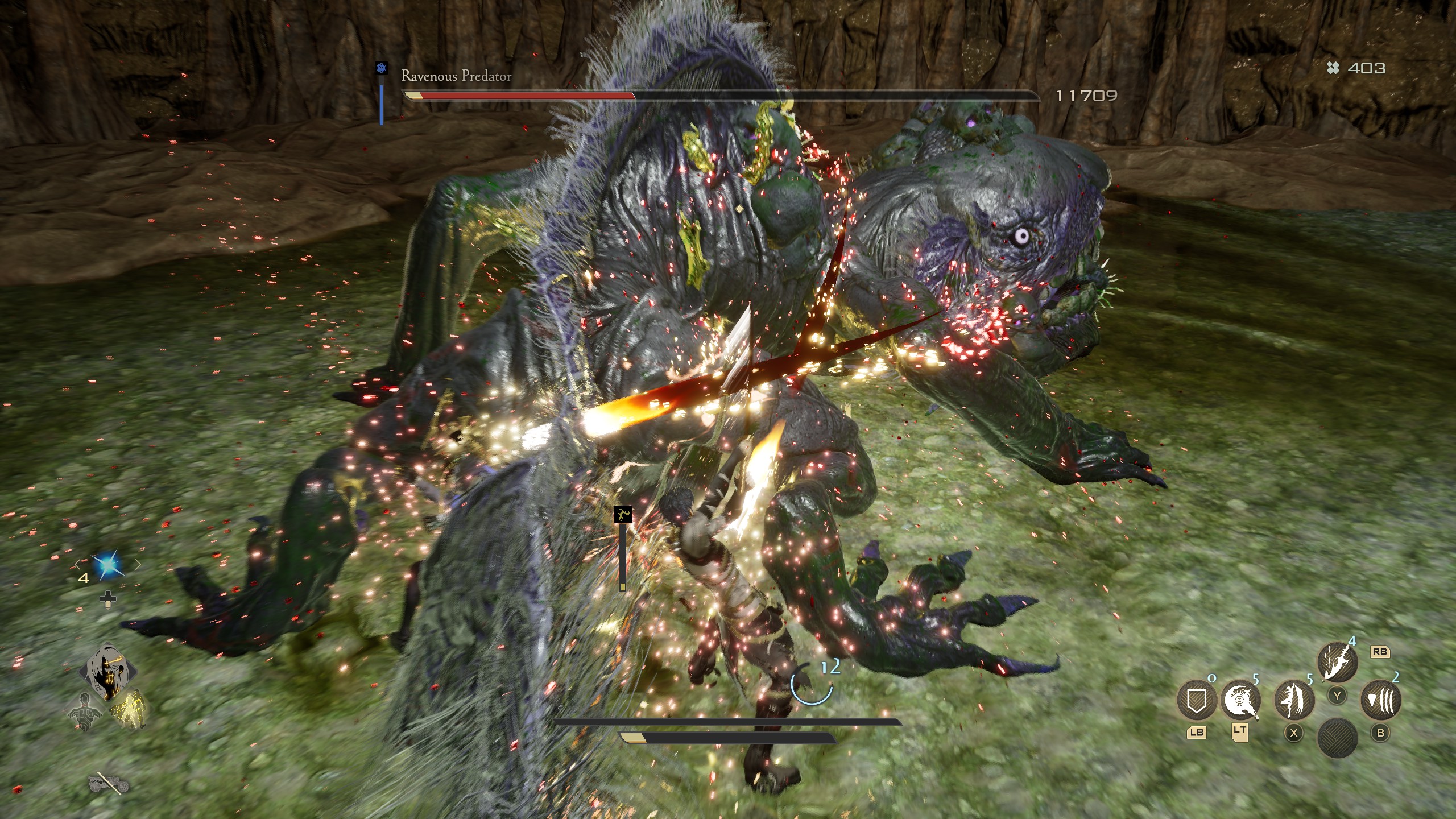The height and width of the screenshot is (819, 1456).
Task: Click the crossed-out vehicle icon
Action: click(108, 784)
